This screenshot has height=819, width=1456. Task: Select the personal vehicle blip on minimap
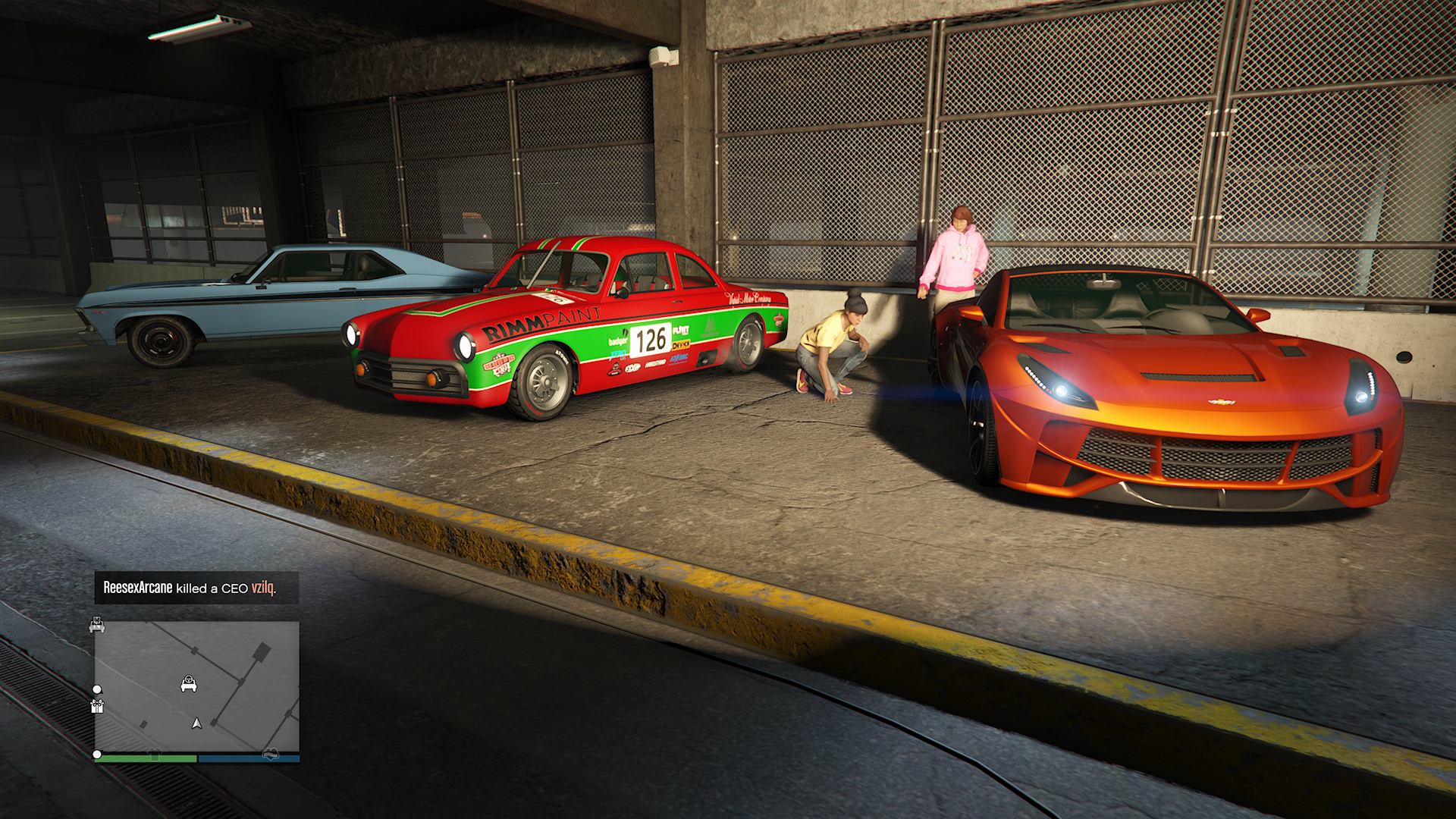click(189, 684)
